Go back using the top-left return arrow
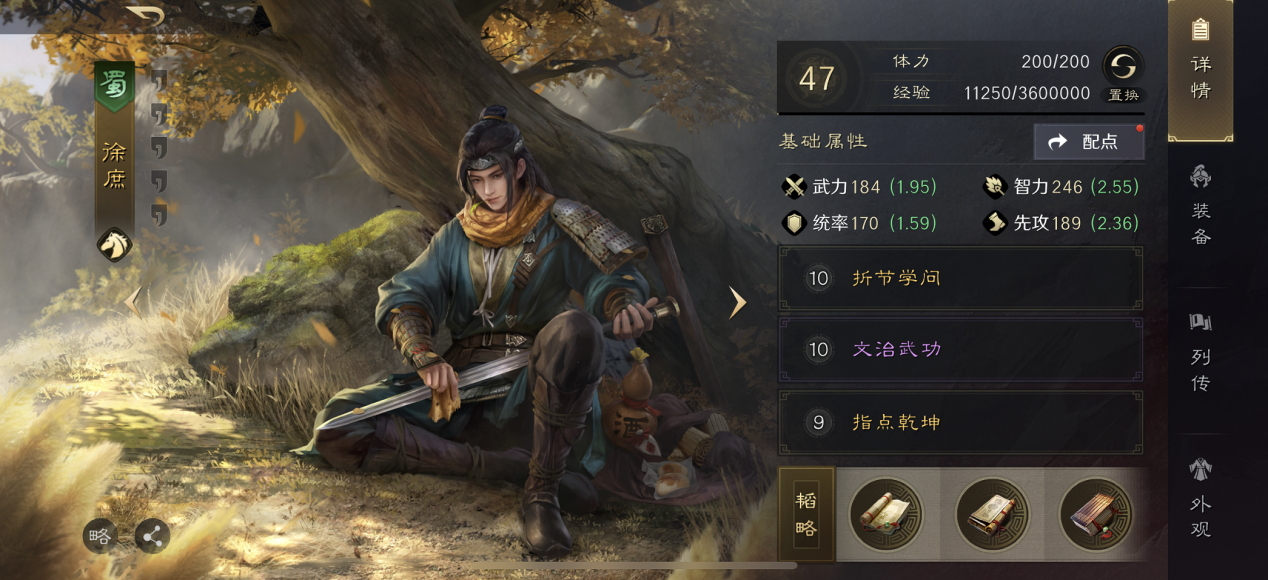This screenshot has width=1268, height=580. coord(146,16)
